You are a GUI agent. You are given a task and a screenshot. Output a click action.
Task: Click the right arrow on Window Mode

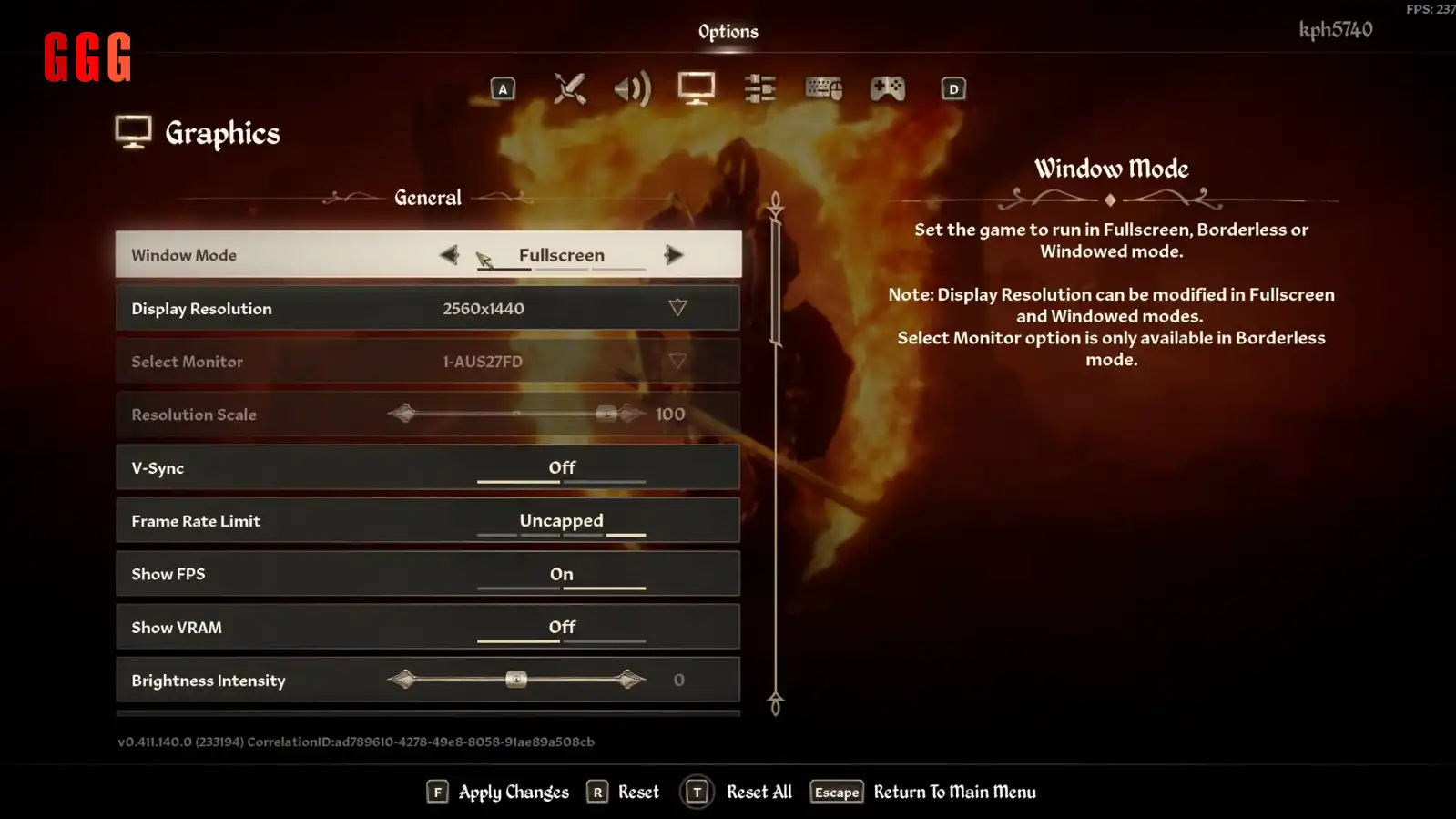pyautogui.click(x=674, y=255)
